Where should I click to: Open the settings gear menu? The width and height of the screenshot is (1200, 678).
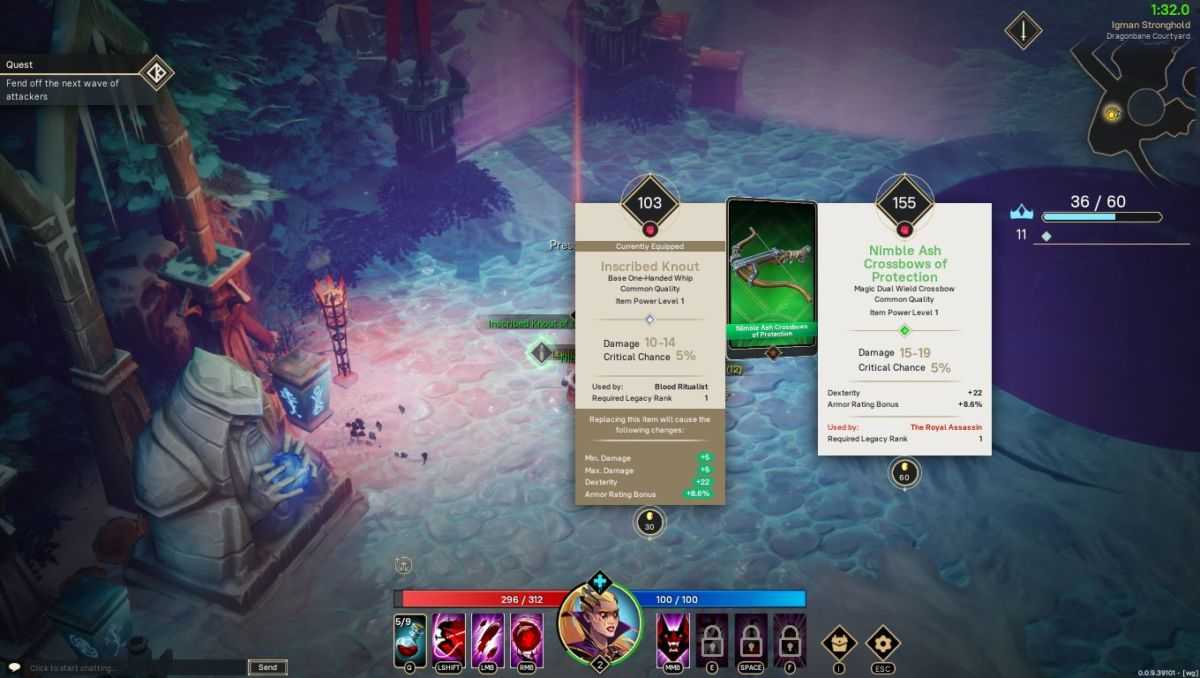coord(882,643)
